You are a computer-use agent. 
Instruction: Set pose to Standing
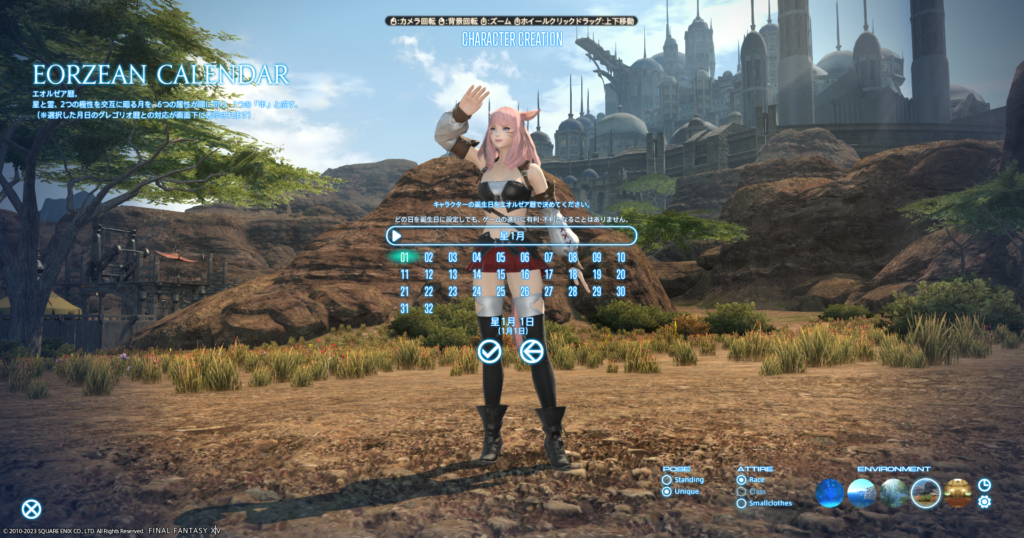pyautogui.click(x=667, y=480)
